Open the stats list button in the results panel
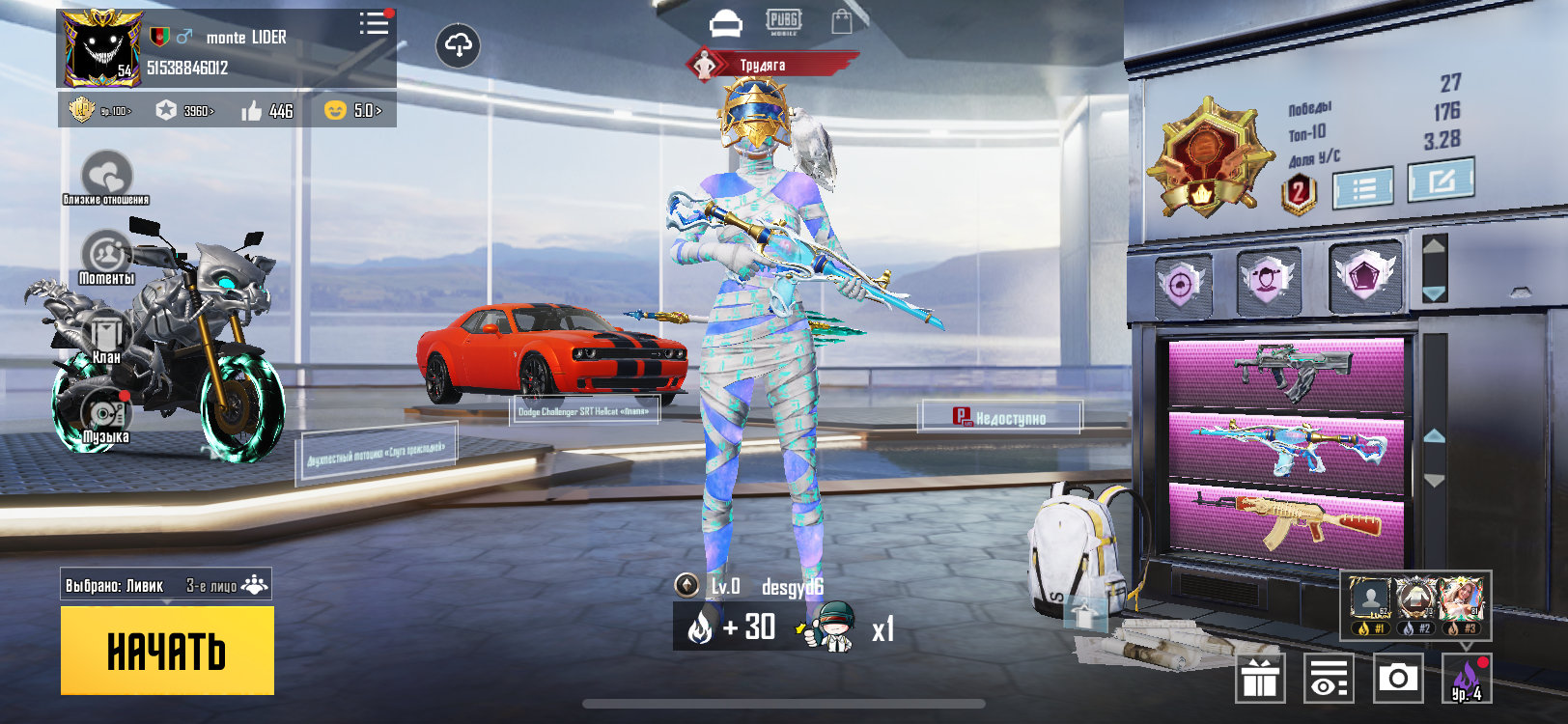 click(x=1362, y=188)
